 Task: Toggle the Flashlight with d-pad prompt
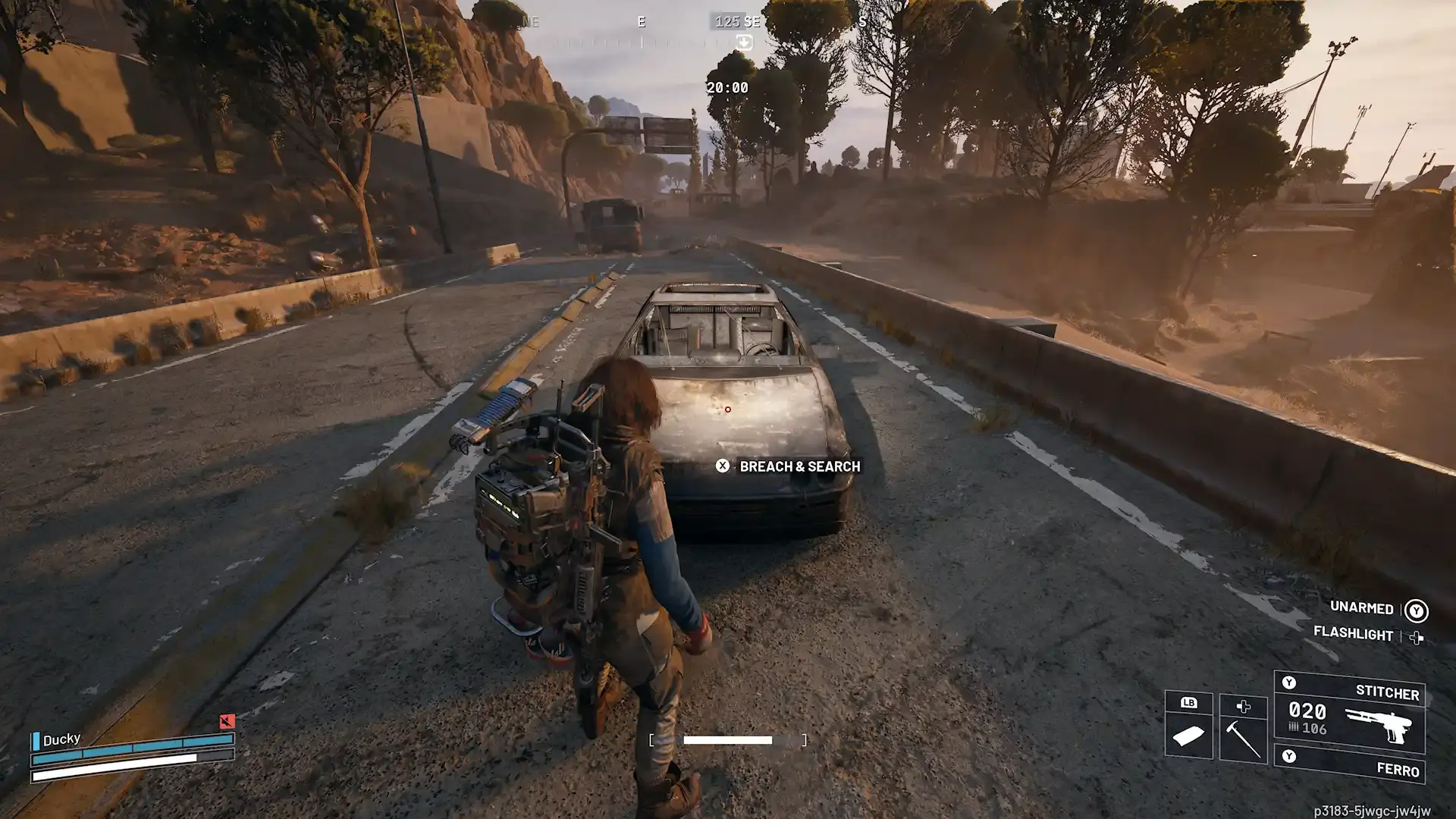coord(1415,635)
